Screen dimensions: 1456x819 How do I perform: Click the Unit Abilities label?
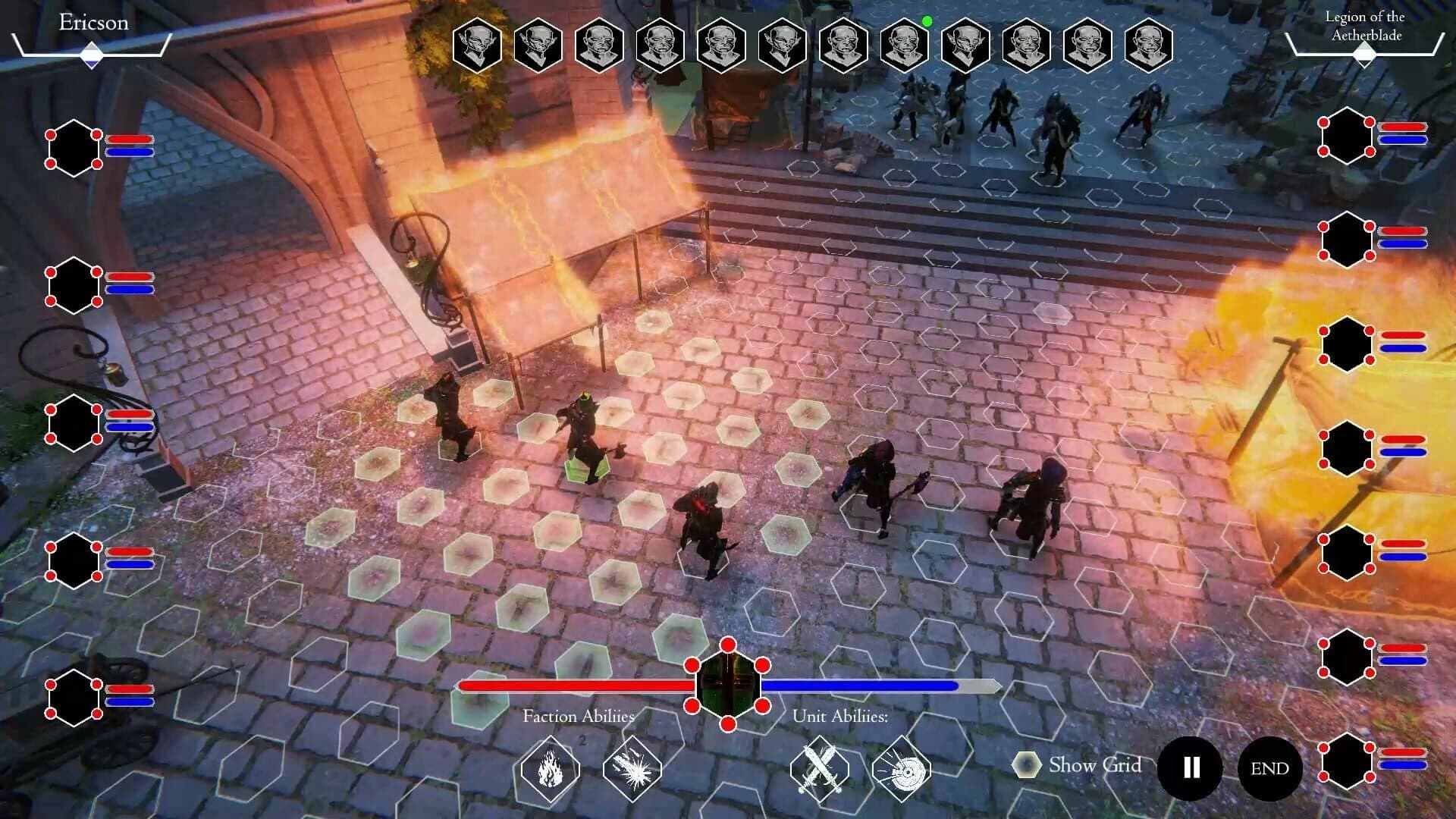click(842, 716)
